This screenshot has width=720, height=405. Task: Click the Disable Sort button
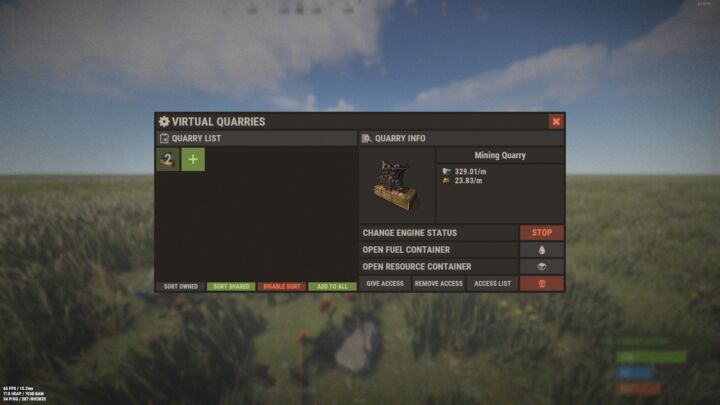click(x=282, y=287)
